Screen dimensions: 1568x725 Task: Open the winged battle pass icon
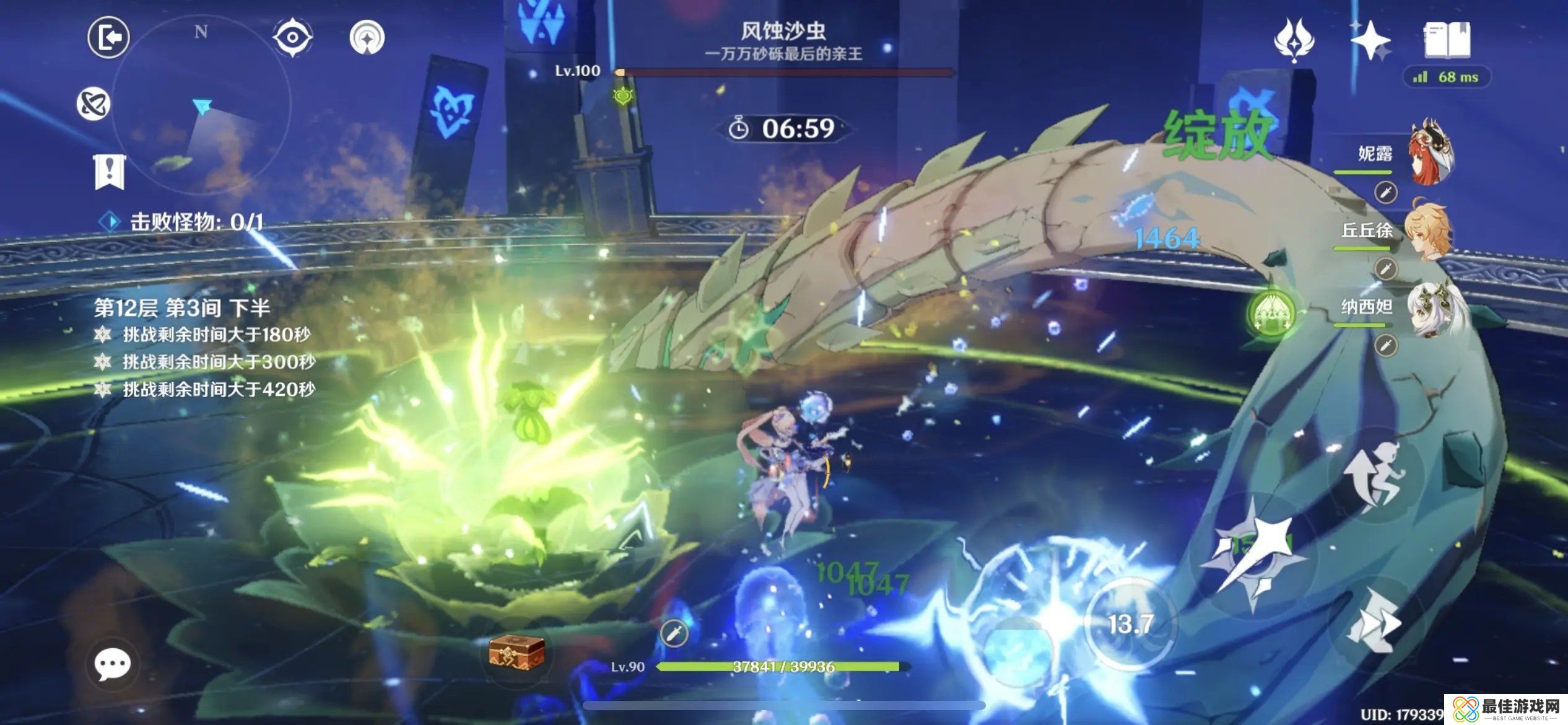(x=1294, y=40)
